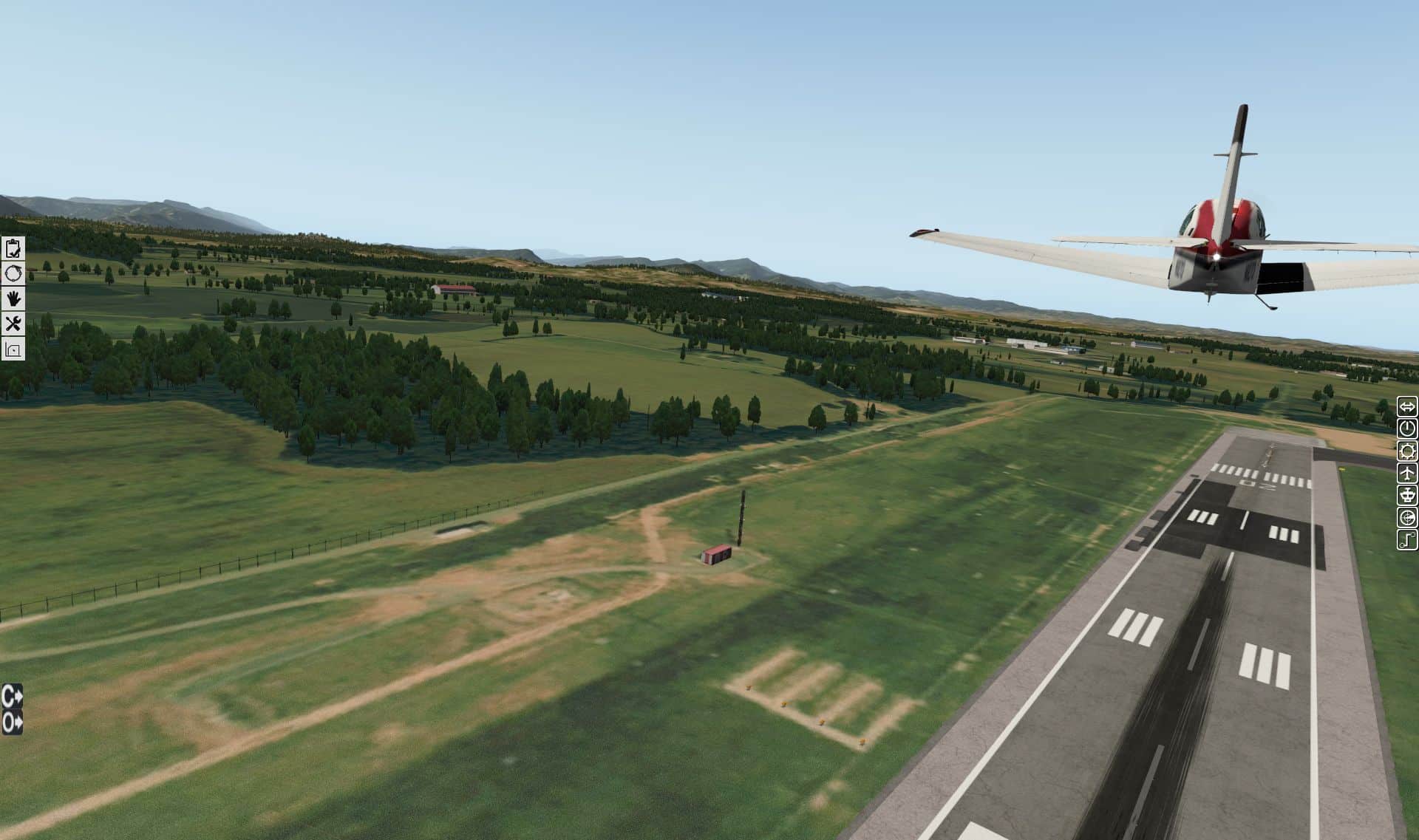Screen dimensions: 1419x840
Task: Click the O arrow button
Action: pos(12,722)
